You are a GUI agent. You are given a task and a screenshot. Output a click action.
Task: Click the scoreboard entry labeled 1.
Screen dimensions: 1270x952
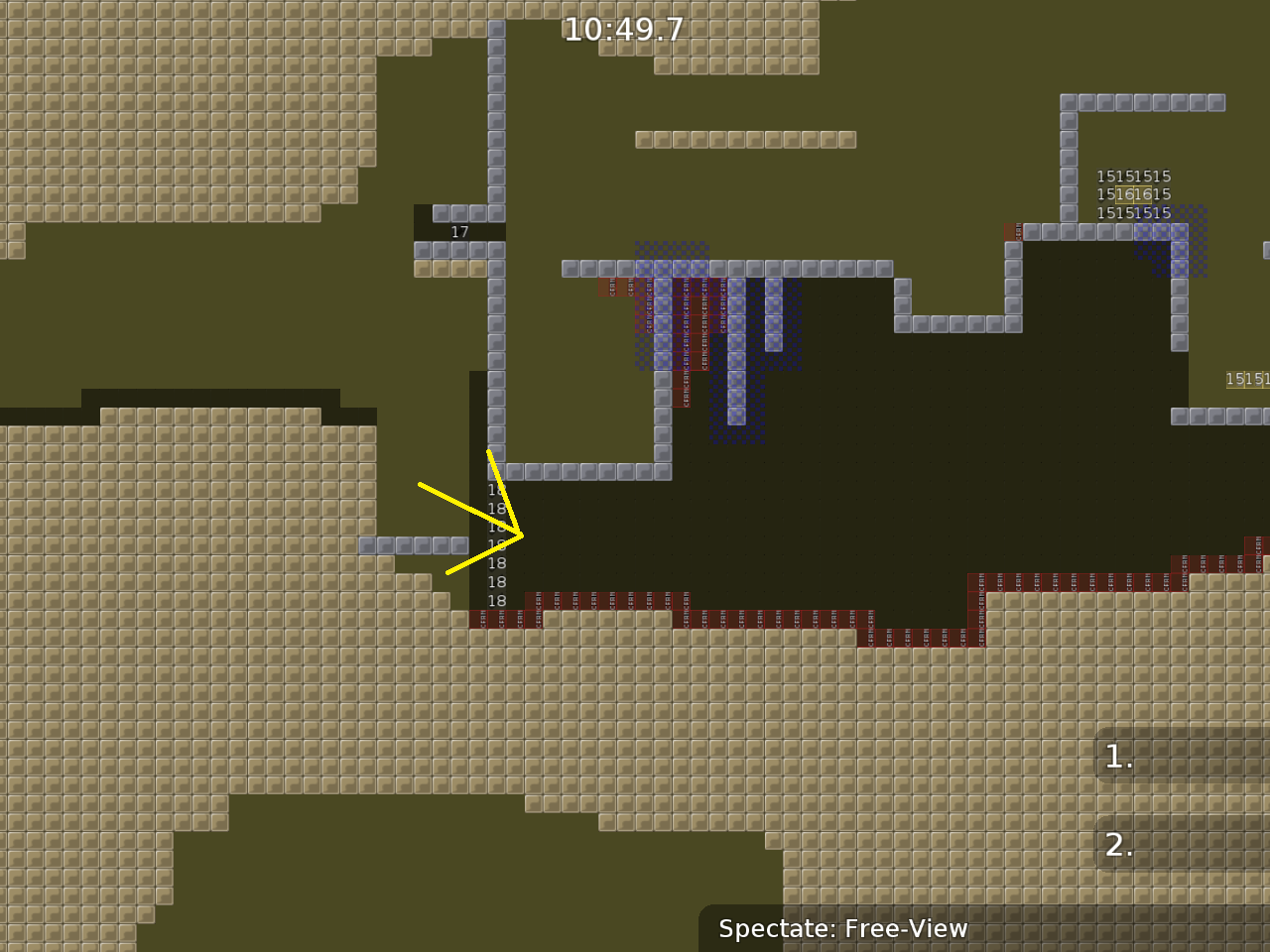tap(1117, 757)
